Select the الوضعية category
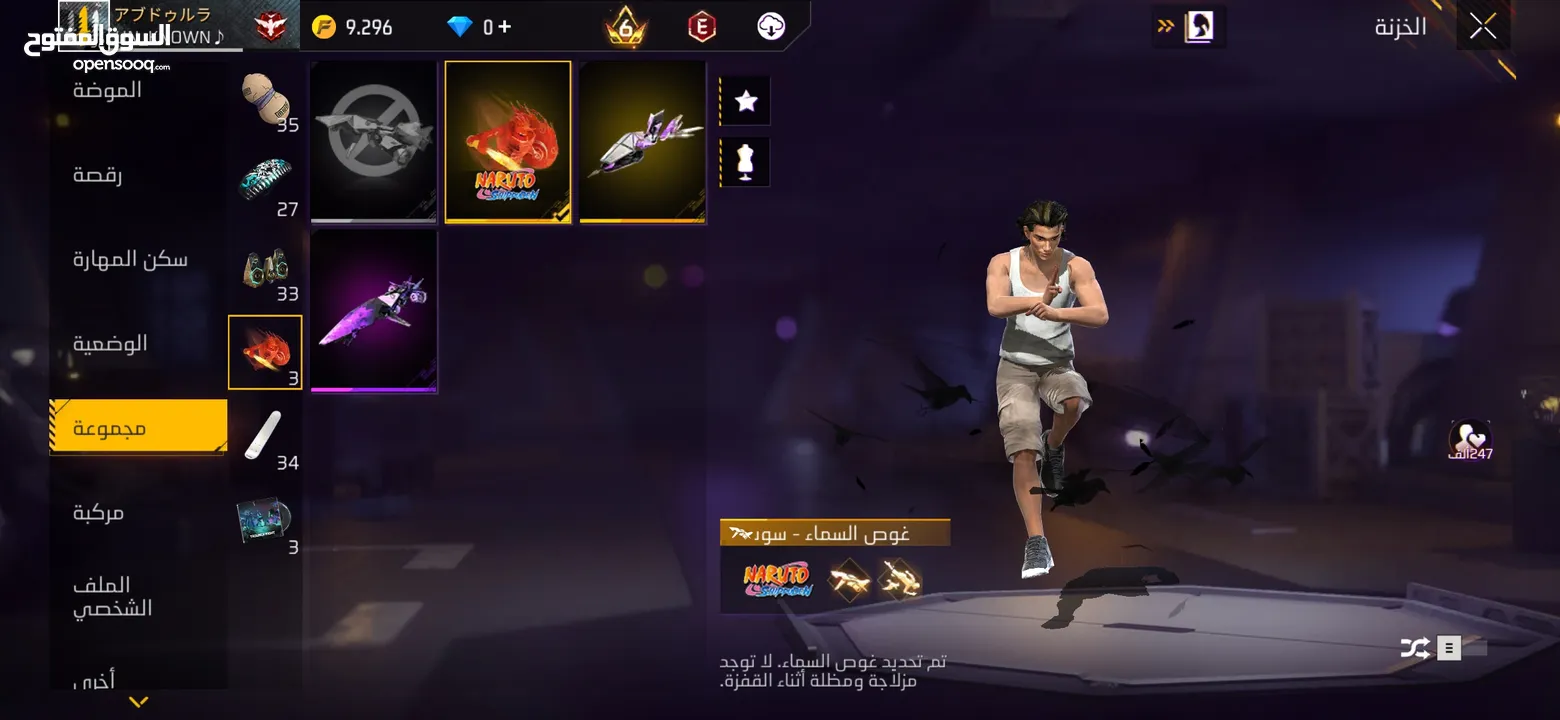1560x720 pixels. tap(110, 344)
